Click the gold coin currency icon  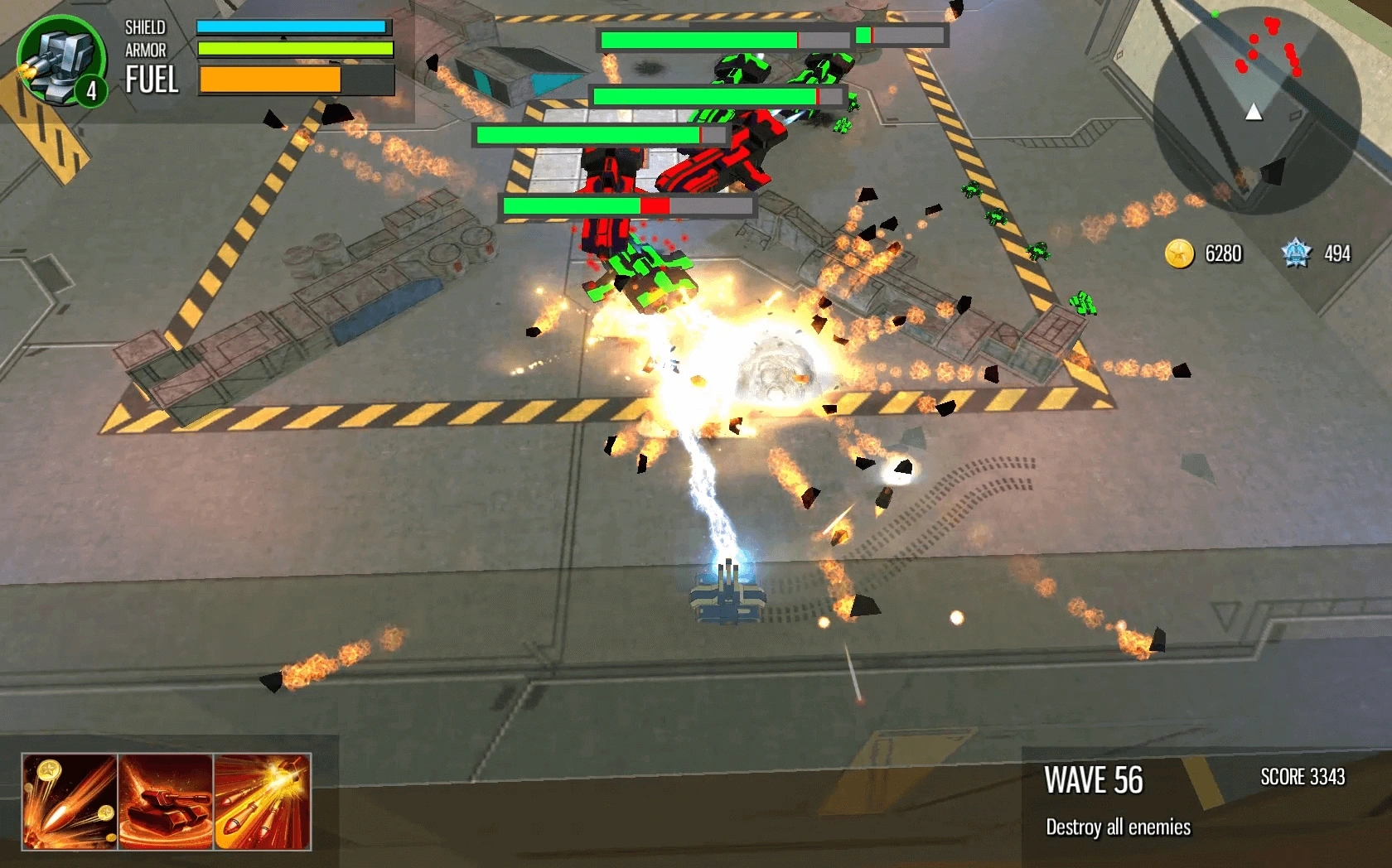tap(1179, 253)
